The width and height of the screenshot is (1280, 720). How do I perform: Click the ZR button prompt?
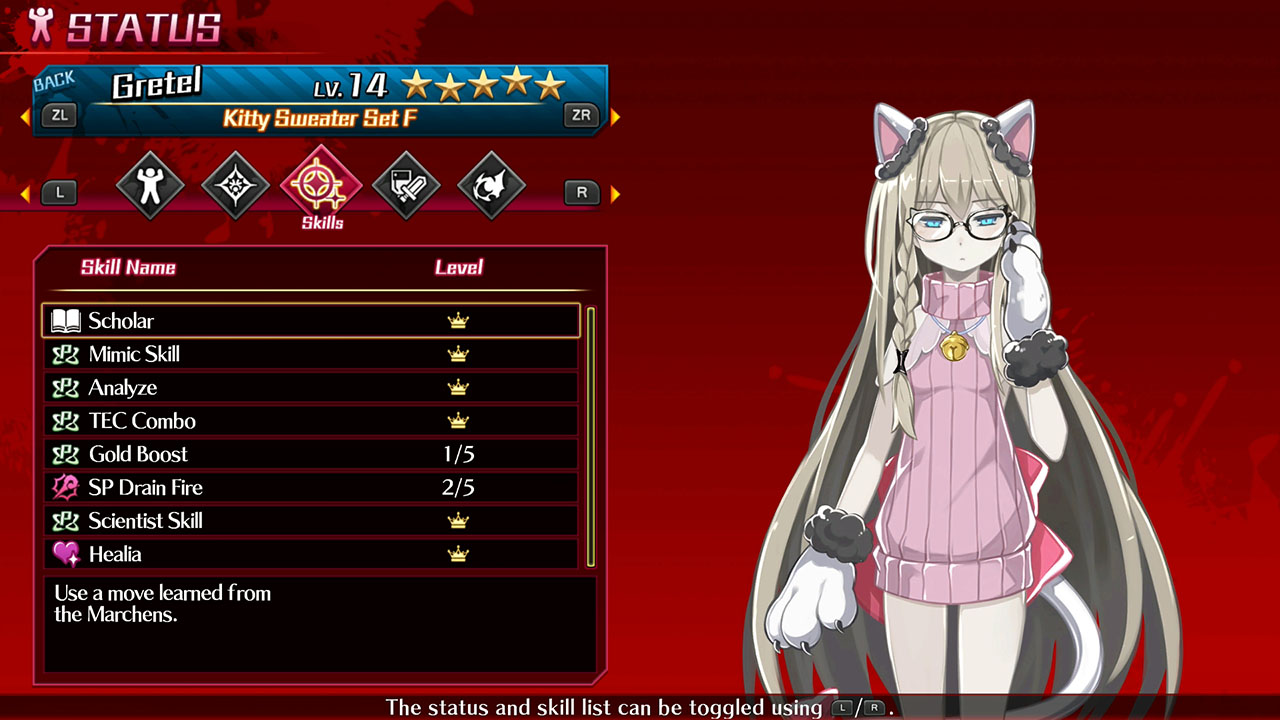[x=581, y=115]
